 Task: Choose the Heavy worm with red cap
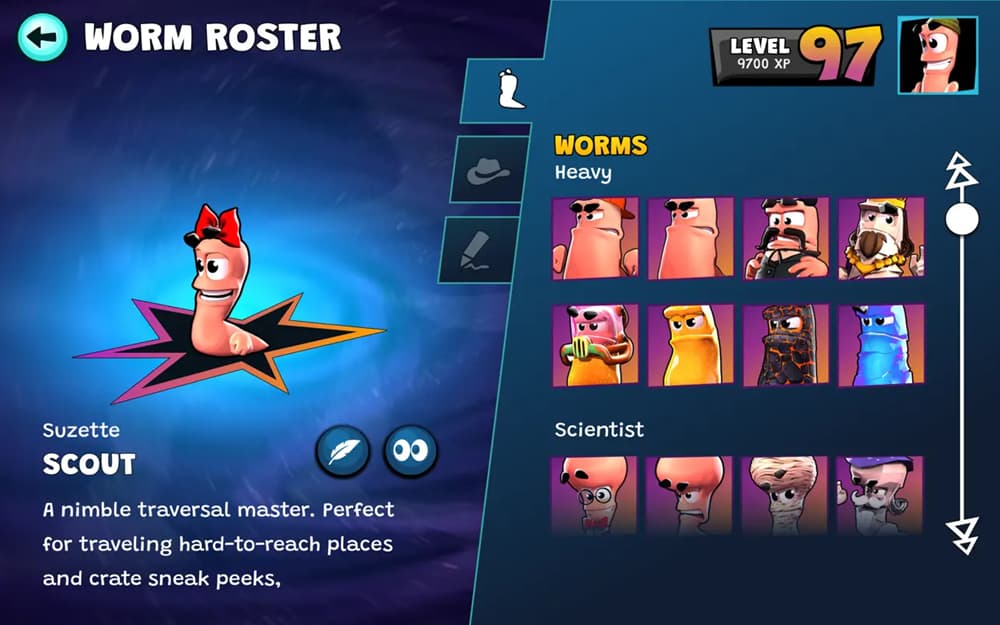[595, 238]
